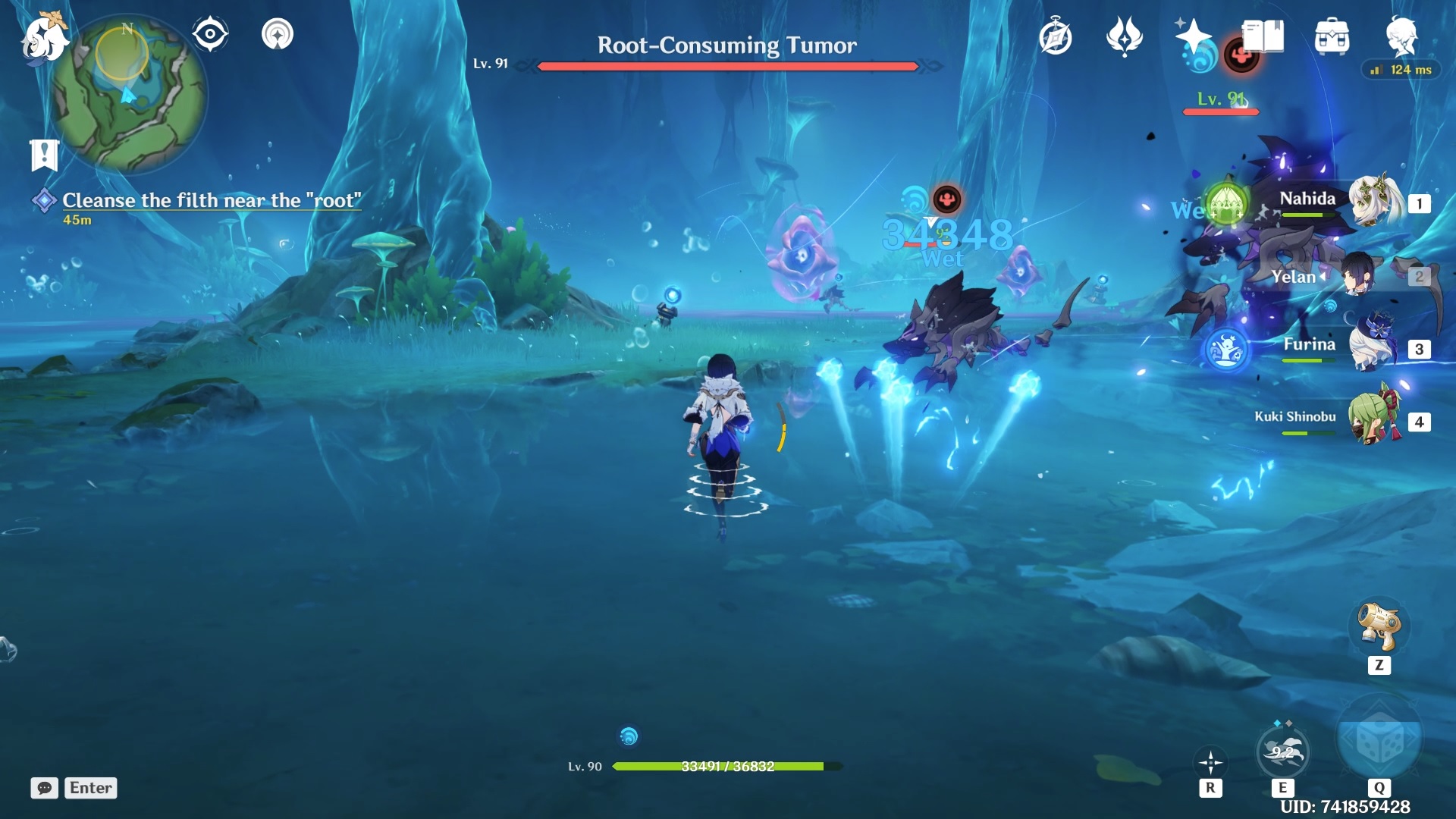Screen dimensions: 1456x819
Task: Open the wish star icon
Action: coord(1192,36)
